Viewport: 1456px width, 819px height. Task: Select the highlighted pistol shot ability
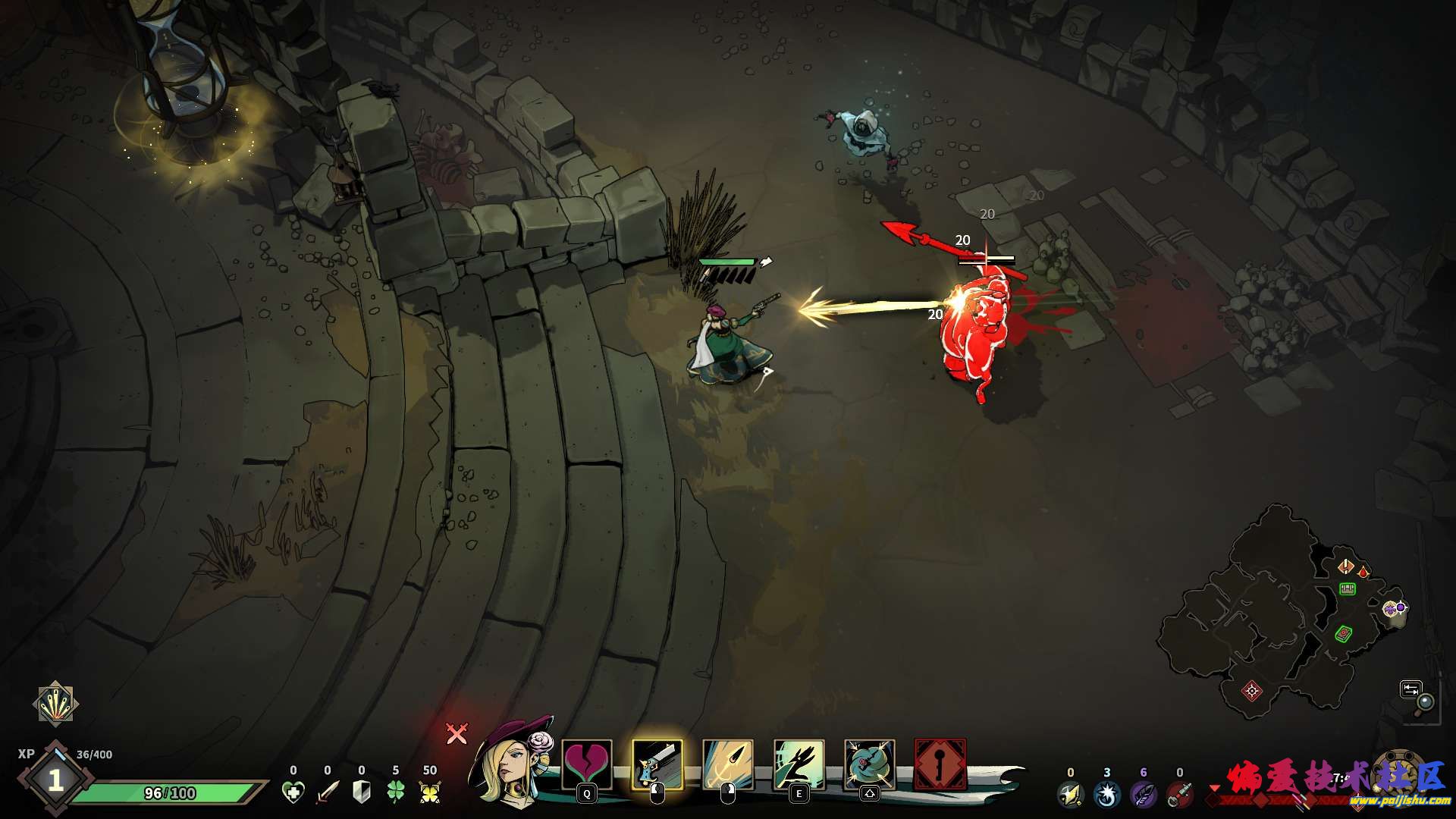point(657,764)
